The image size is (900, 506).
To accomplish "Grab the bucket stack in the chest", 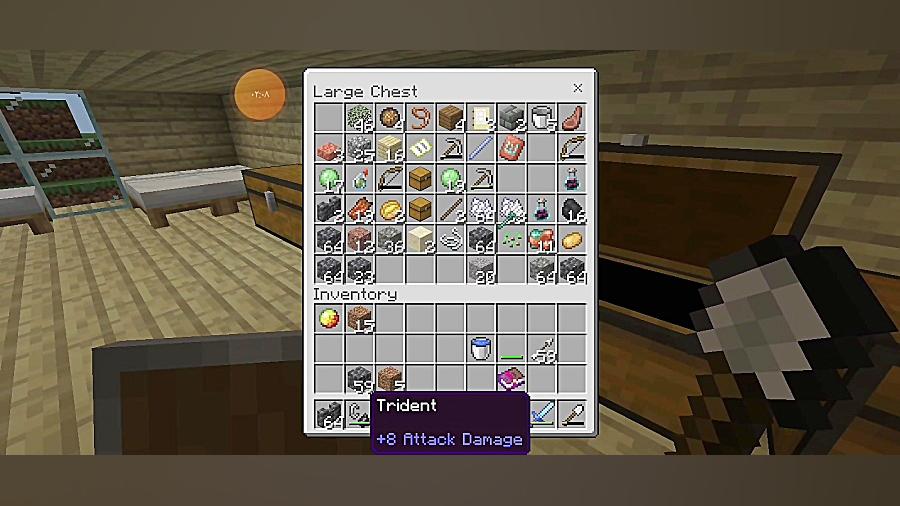I will tap(542, 118).
